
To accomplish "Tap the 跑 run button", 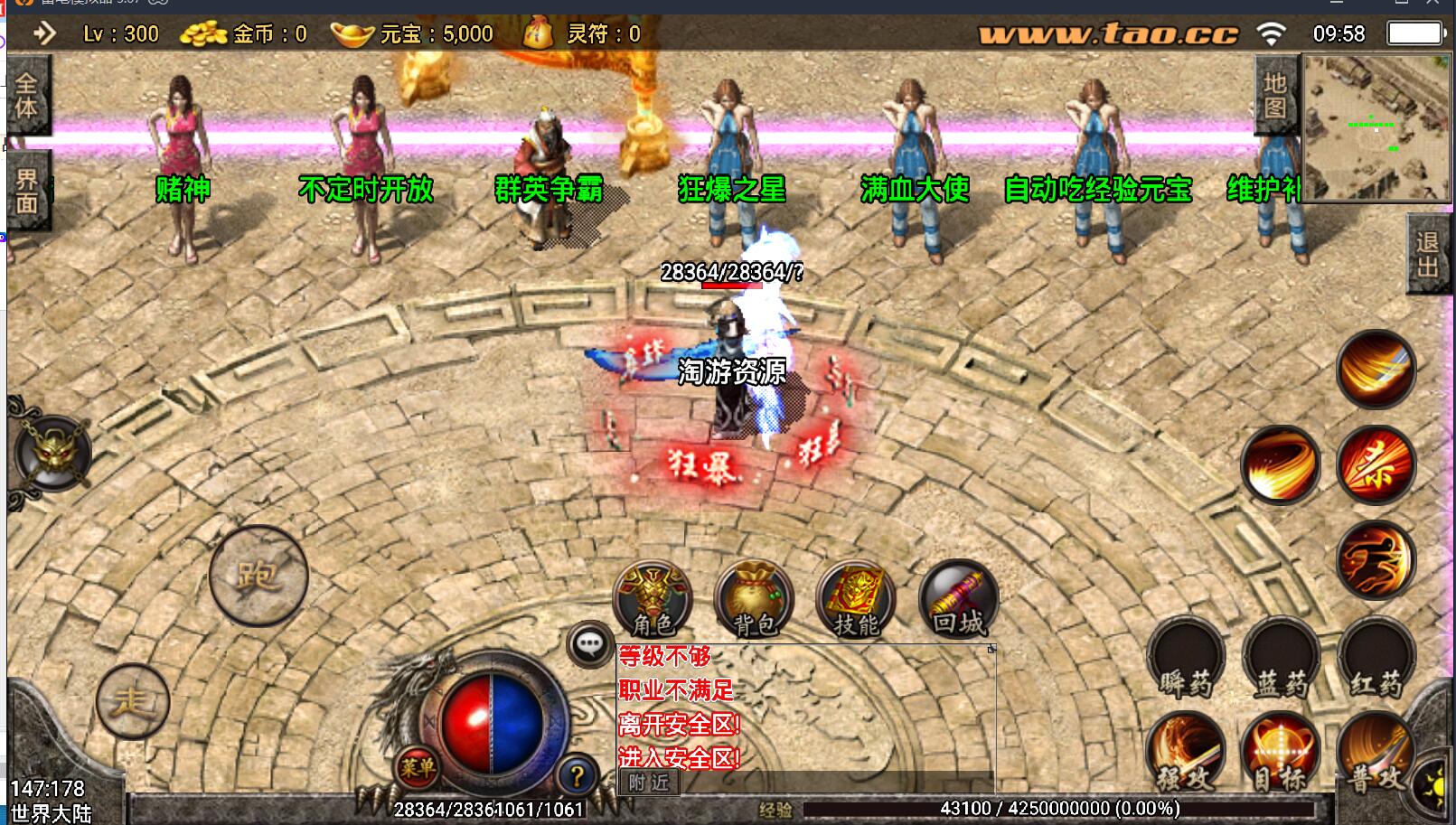I will (258, 576).
